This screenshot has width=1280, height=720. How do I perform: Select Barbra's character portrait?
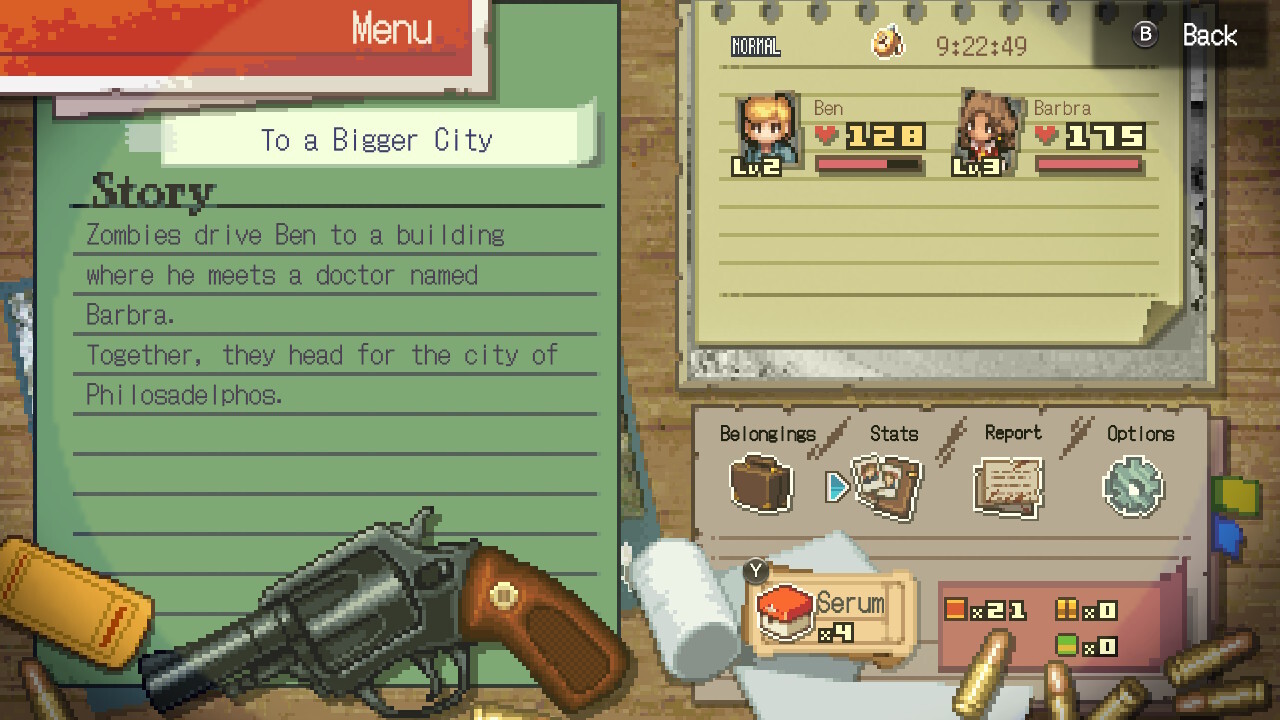pyautogui.click(x=987, y=134)
